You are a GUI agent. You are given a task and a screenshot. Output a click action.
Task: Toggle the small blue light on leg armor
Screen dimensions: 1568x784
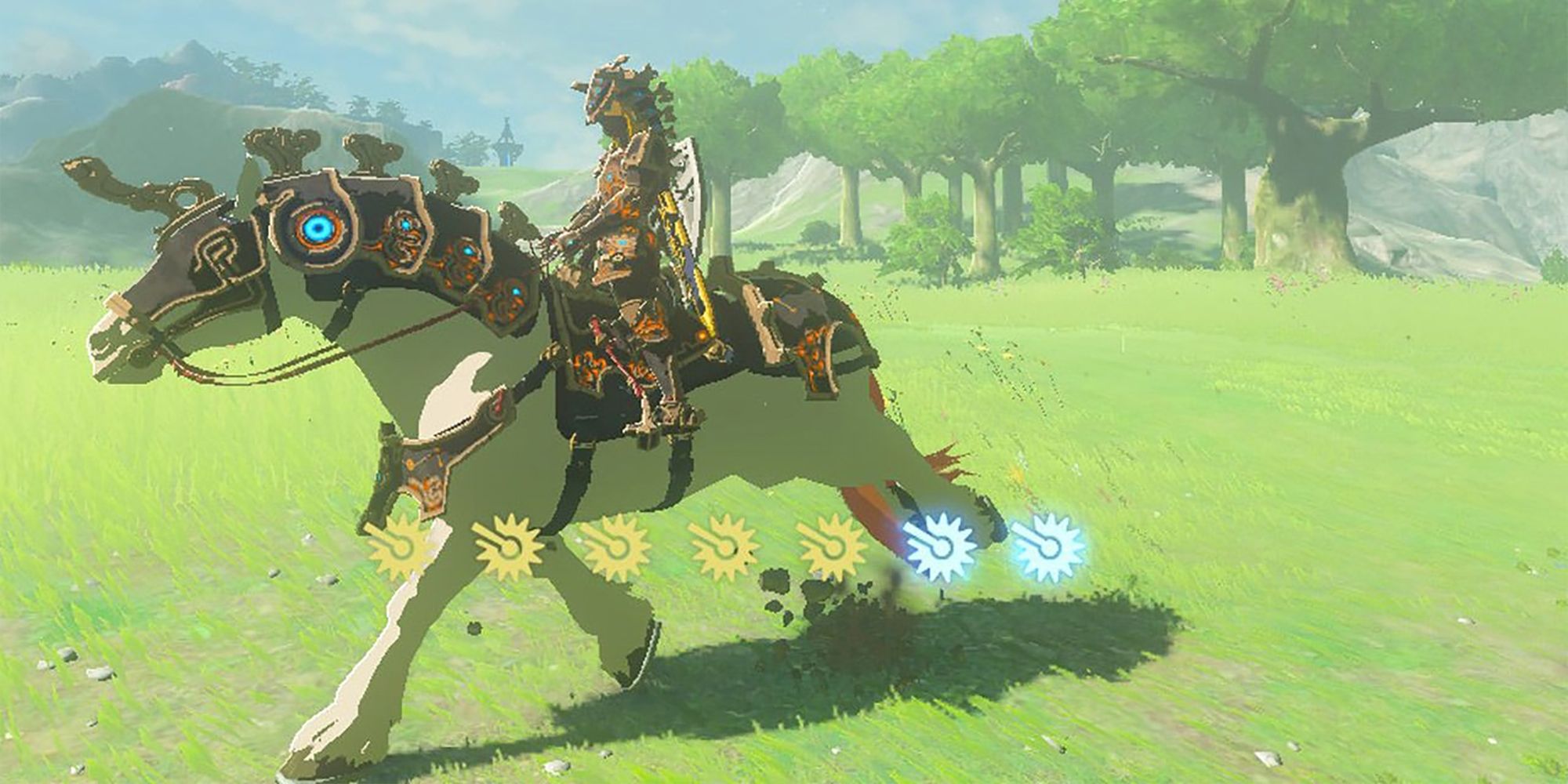coord(378,476)
